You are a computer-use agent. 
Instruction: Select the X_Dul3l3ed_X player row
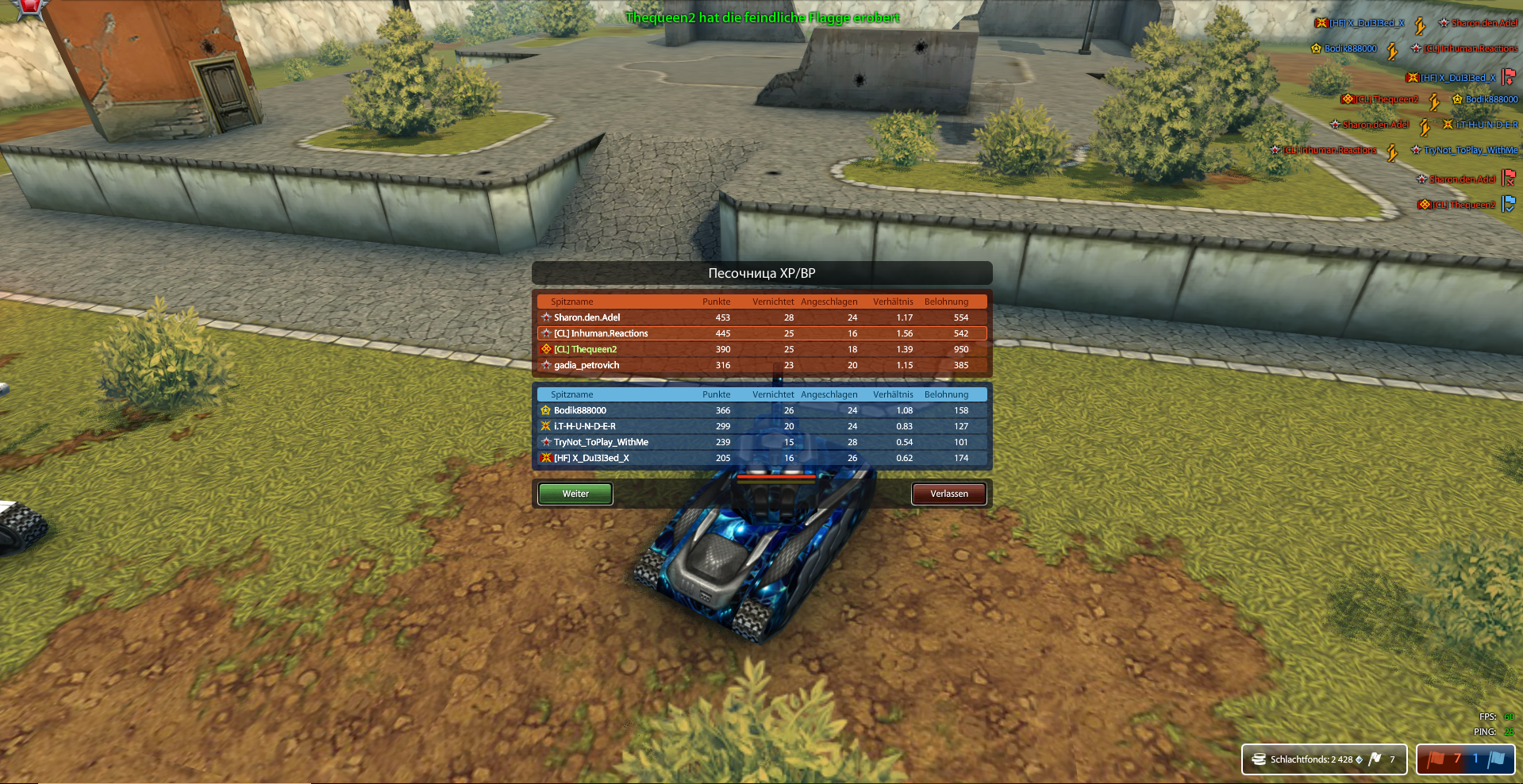(x=762, y=458)
